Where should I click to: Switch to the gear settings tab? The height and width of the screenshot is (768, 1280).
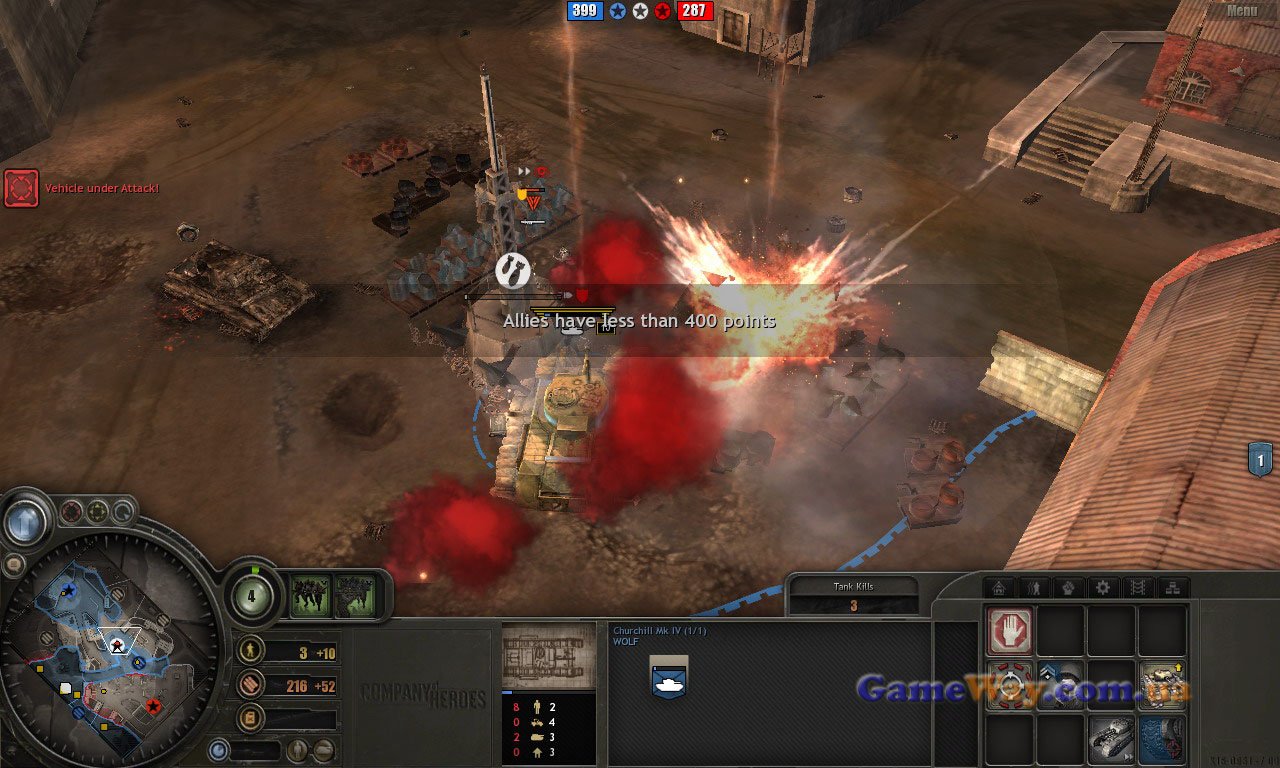1103,588
